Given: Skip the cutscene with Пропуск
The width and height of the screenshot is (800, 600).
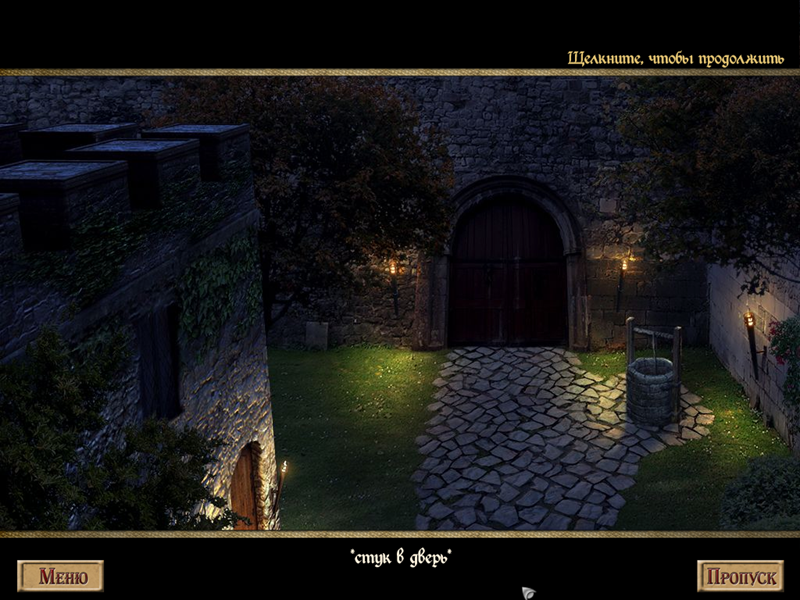Looking at the screenshot, I should (x=740, y=576).
